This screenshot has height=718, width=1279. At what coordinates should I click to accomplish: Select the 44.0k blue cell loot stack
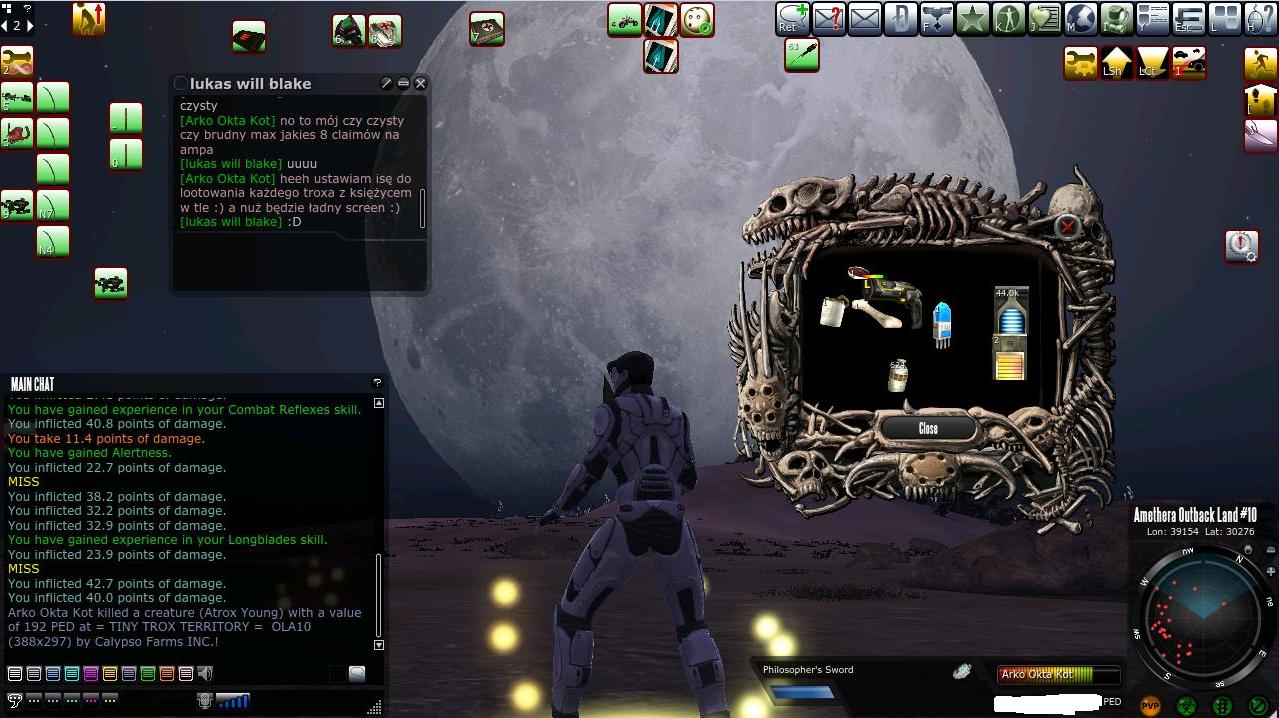coord(1011,311)
